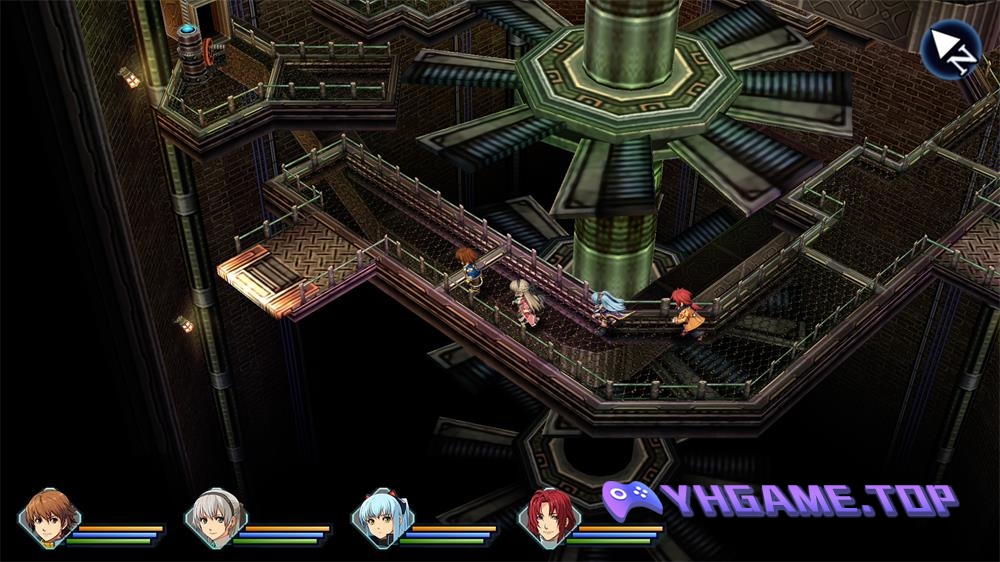Open the YHGAME.TOP watermark link

pyautogui.click(x=780, y=500)
